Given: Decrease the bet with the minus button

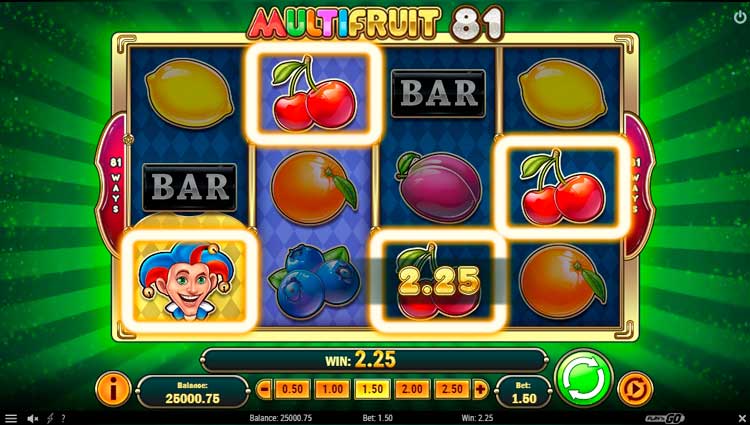Looking at the screenshot, I should coord(265,388).
